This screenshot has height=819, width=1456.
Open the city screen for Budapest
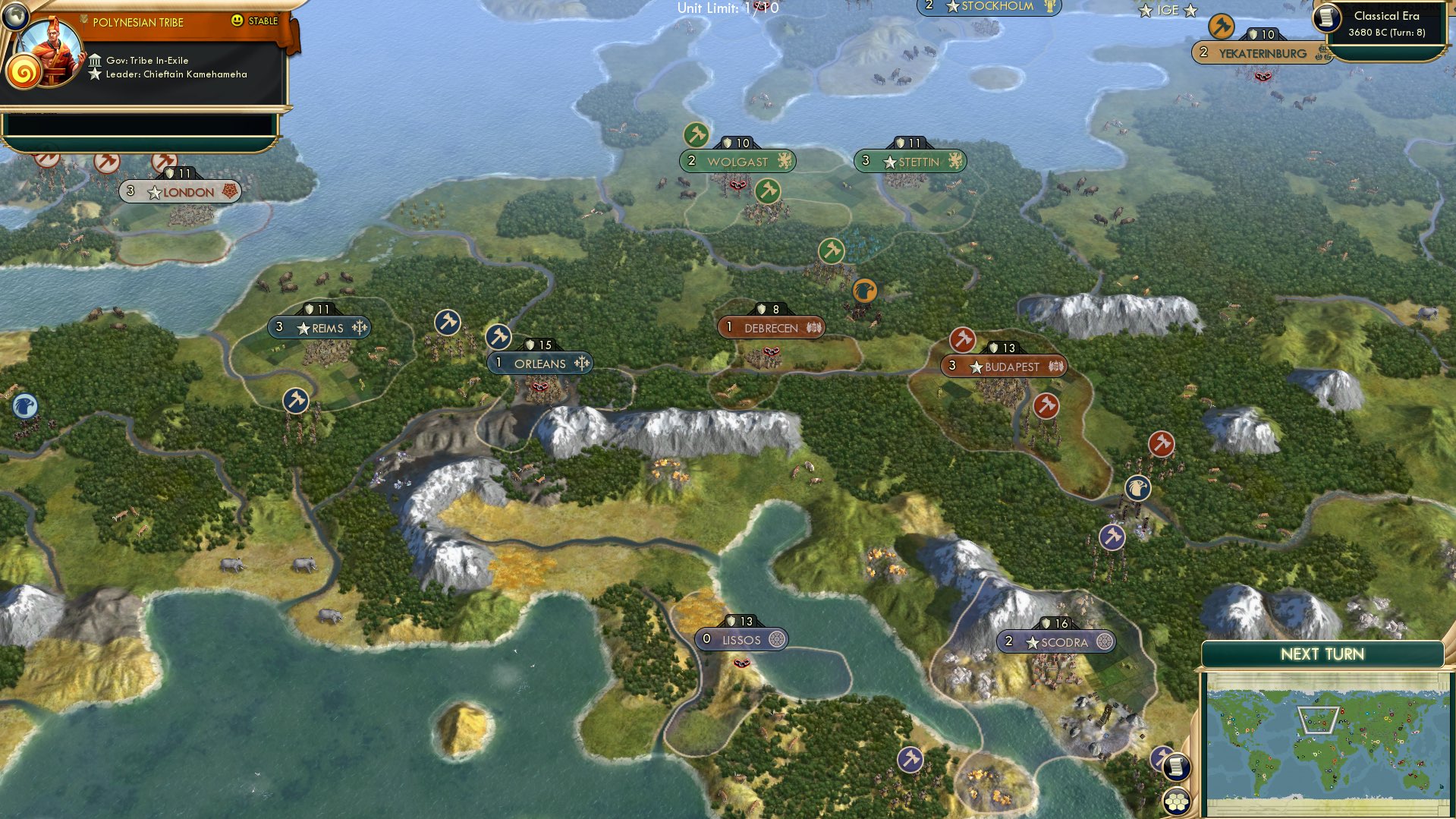coord(1009,367)
